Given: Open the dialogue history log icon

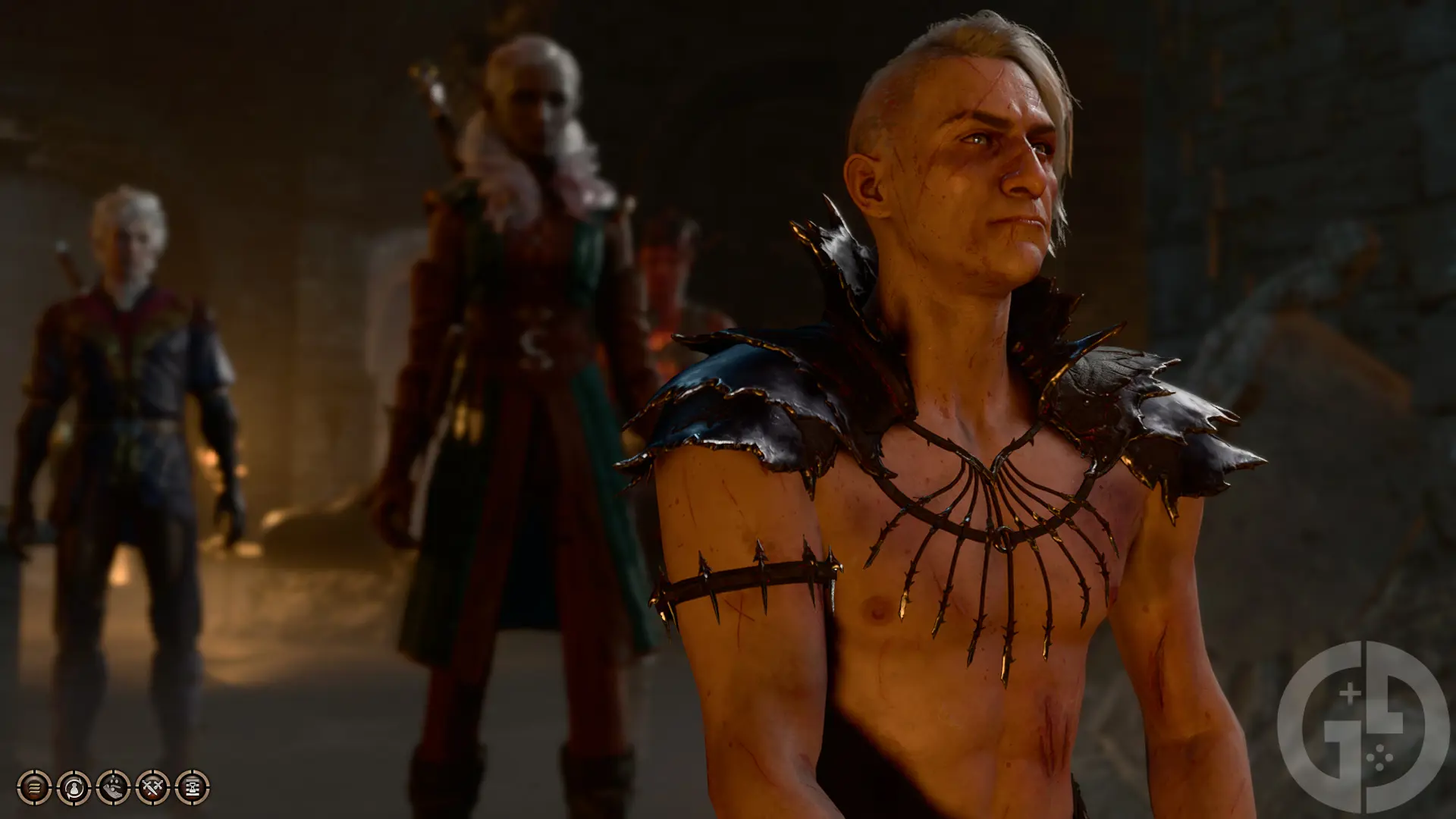Looking at the screenshot, I should (33, 788).
